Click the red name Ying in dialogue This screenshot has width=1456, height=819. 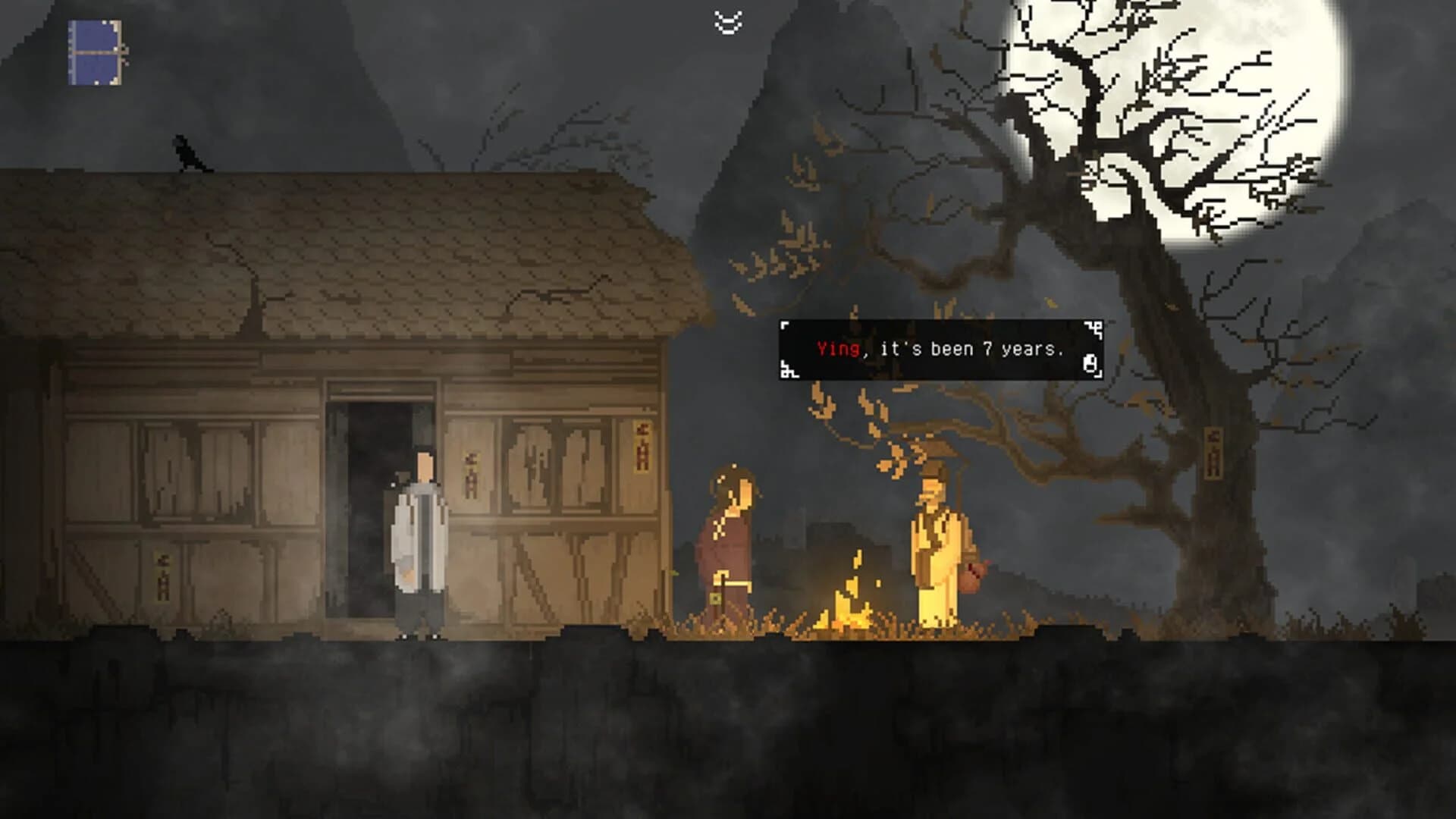tap(839, 349)
